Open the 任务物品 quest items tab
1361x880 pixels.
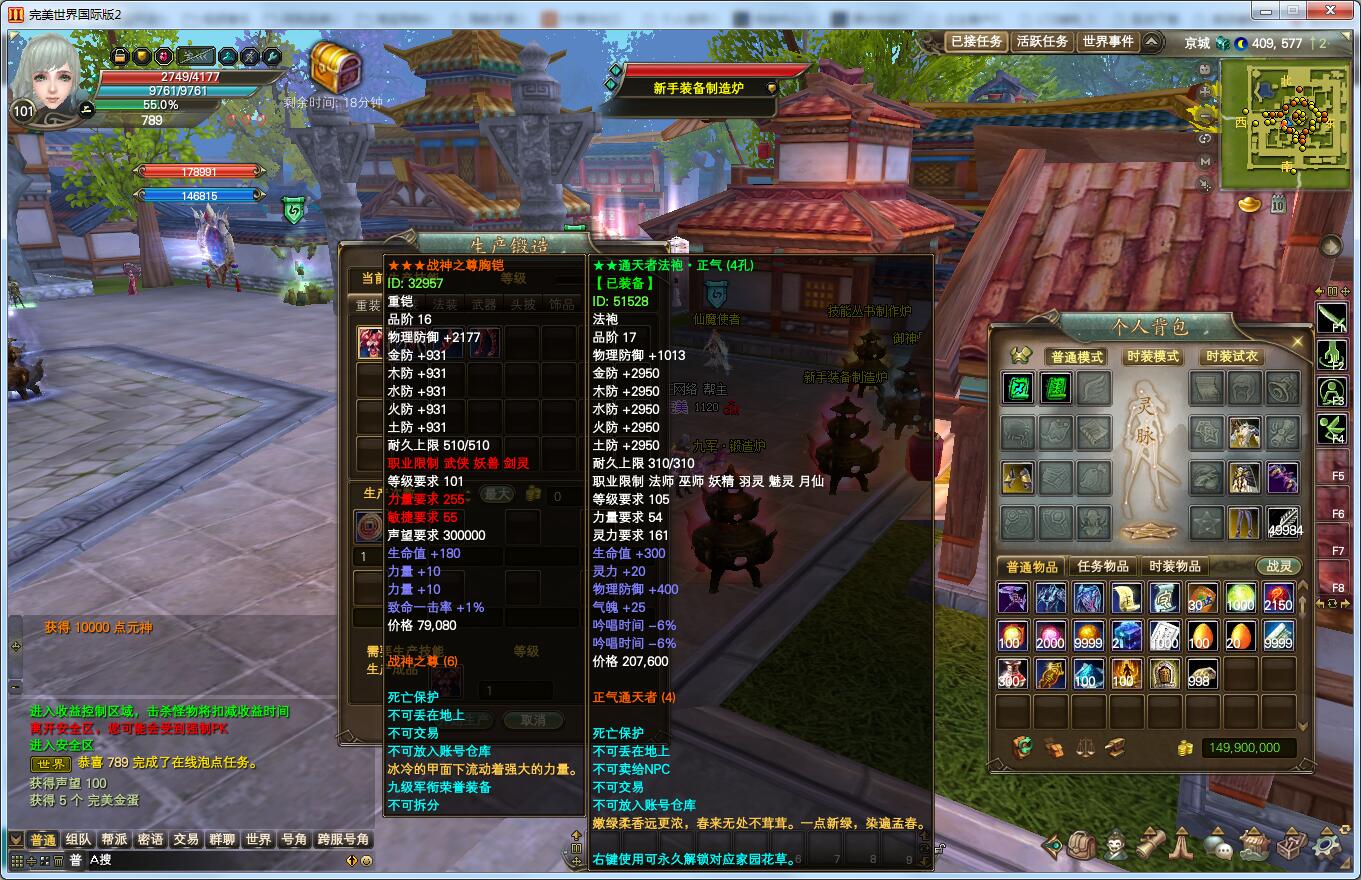point(1103,566)
